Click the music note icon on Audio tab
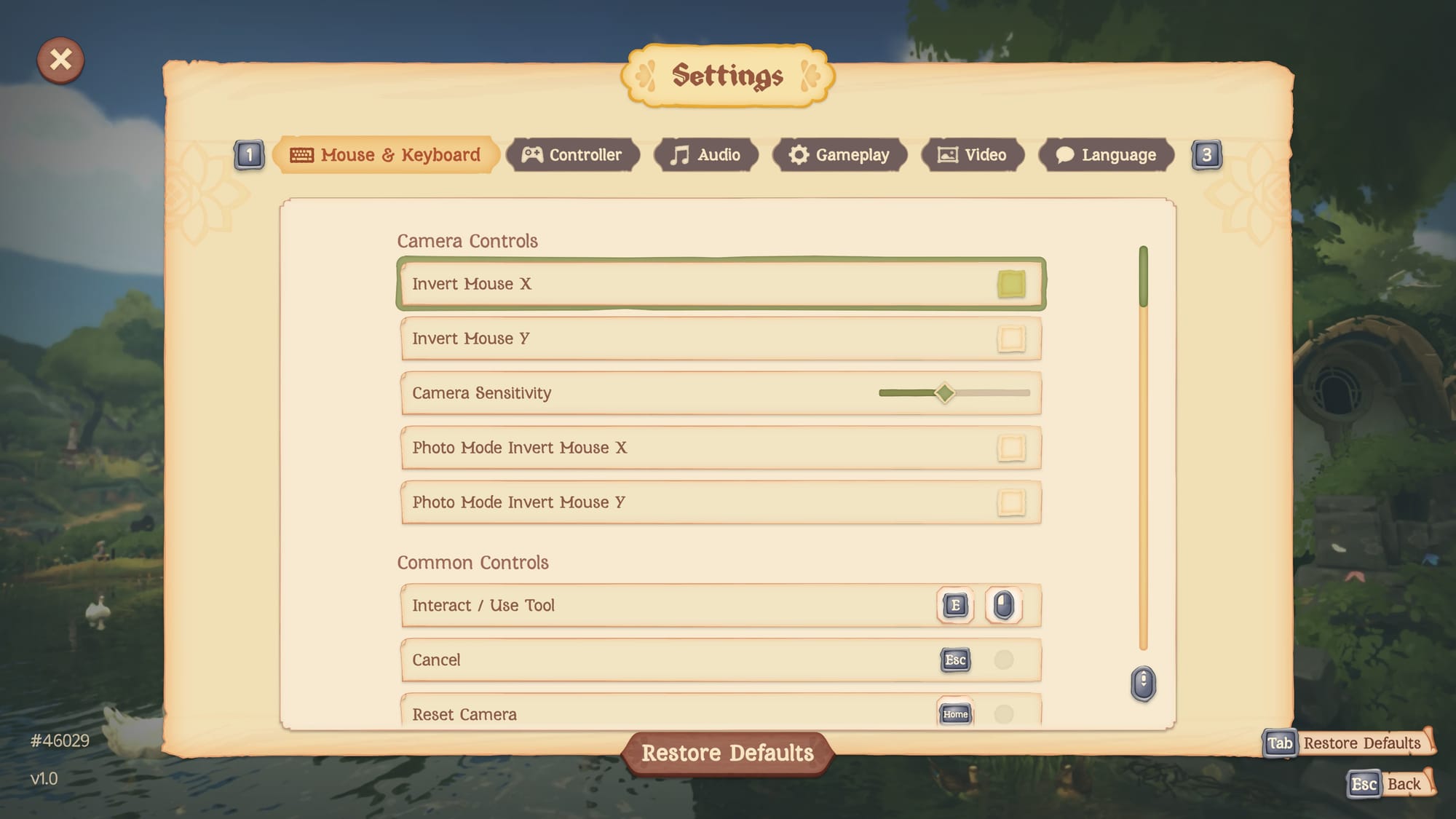Viewport: 1456px width, 819px height. point(678,154)
